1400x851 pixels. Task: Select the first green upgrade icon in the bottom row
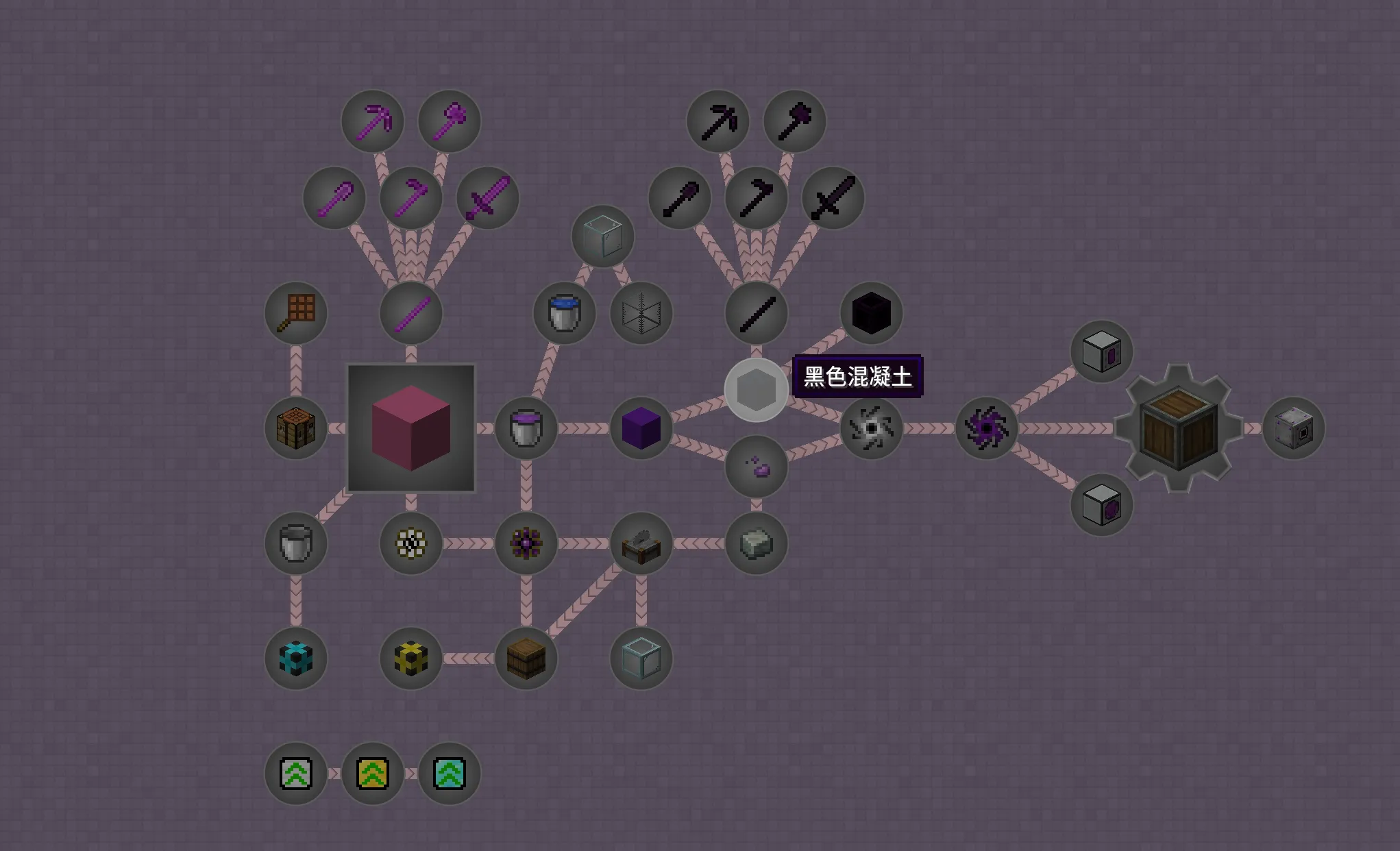coord(295,773)
